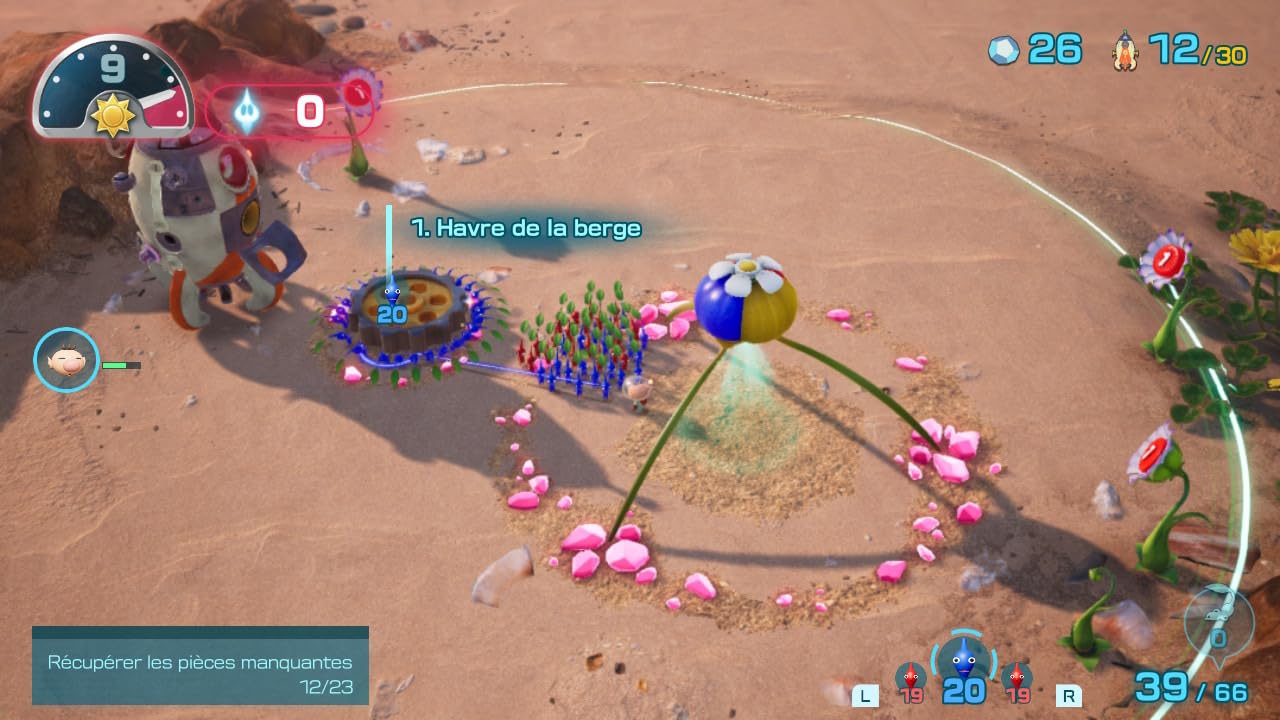The image size is (1280, 720).
Task: Select the captain portrait icon
Action: pyautogui.click(x=66, y=360)
